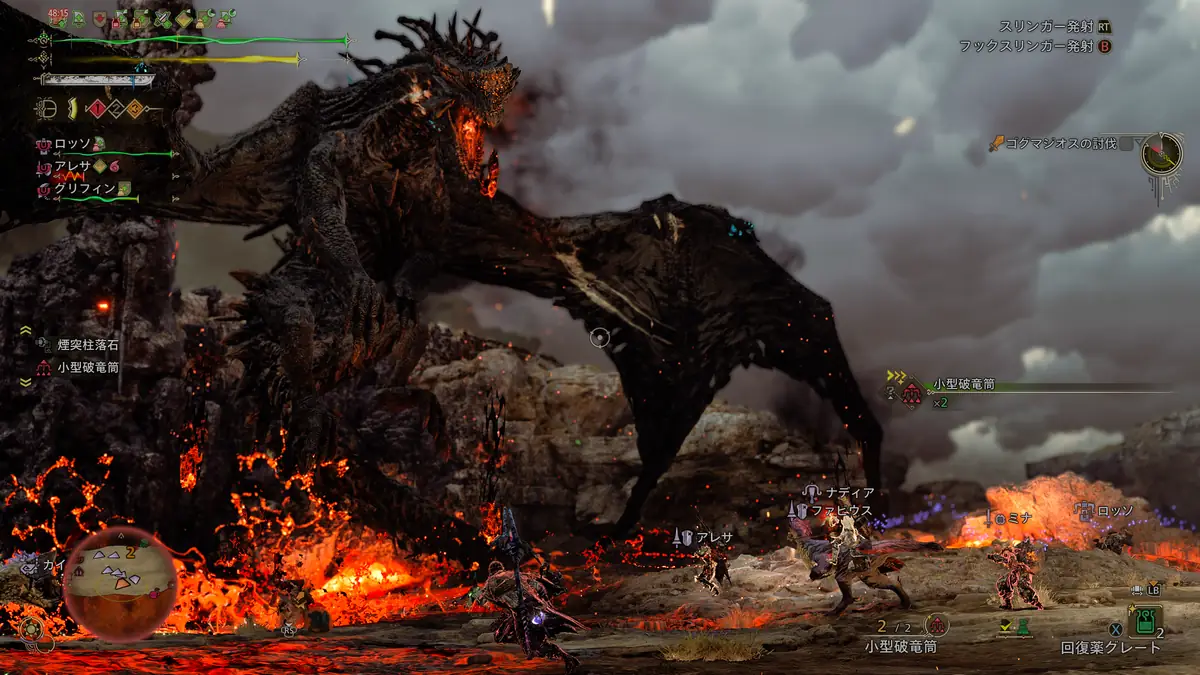Click the red shield heart status icon
Viewport: 1200px width, 675px height.
pos(100,19)
